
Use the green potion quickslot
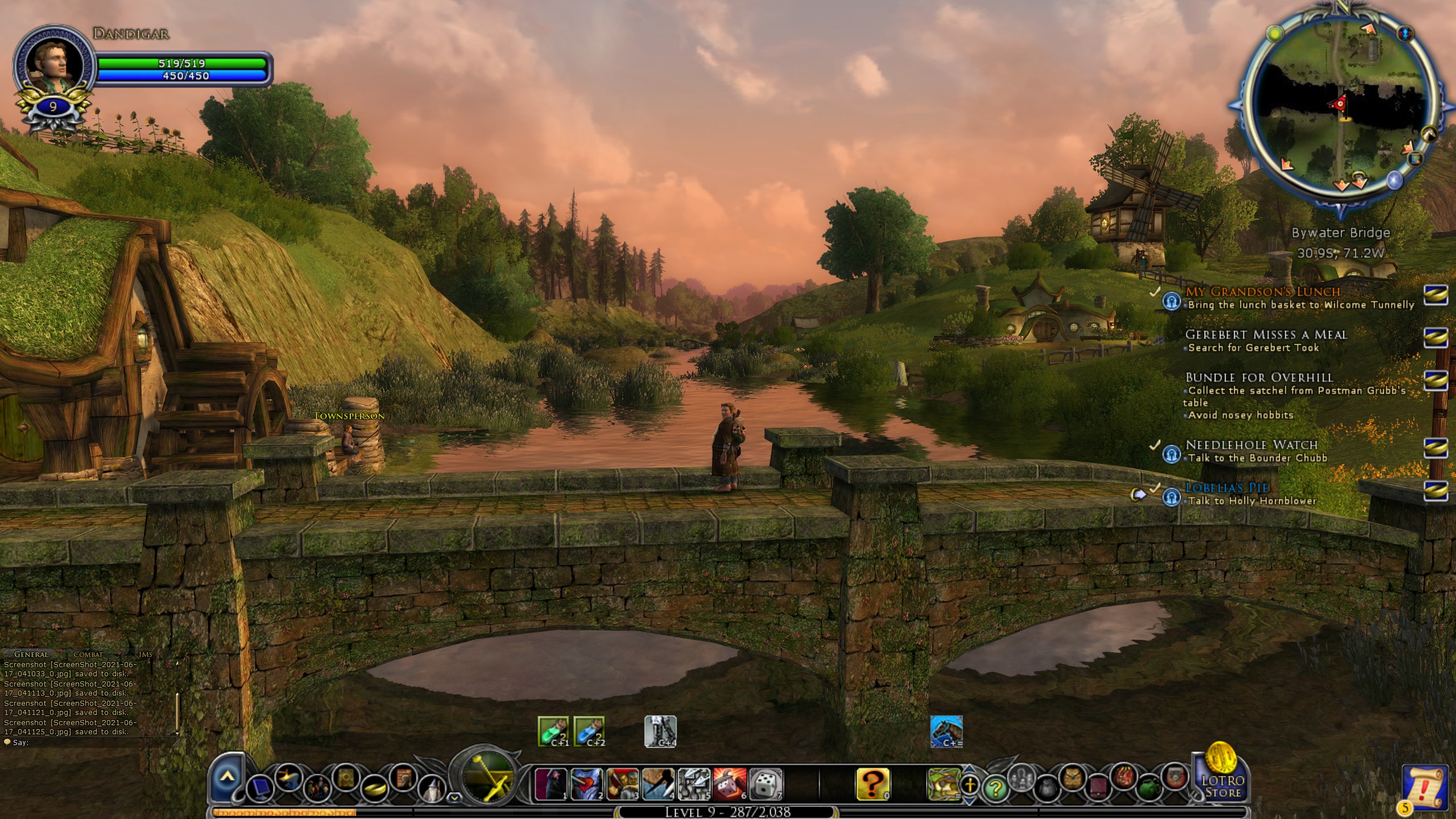coord(553,731)
